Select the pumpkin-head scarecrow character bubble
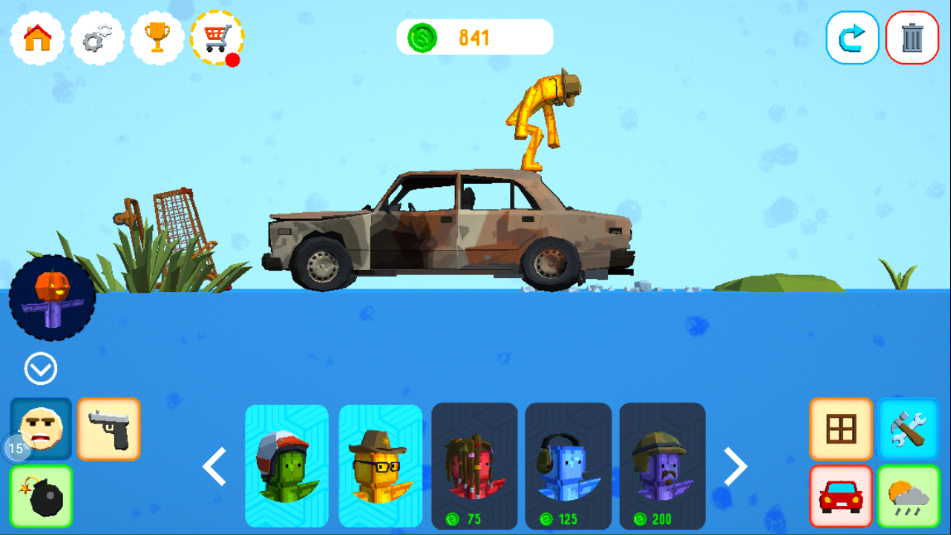Screen dimensions: 951x535 tap(52, 298)
